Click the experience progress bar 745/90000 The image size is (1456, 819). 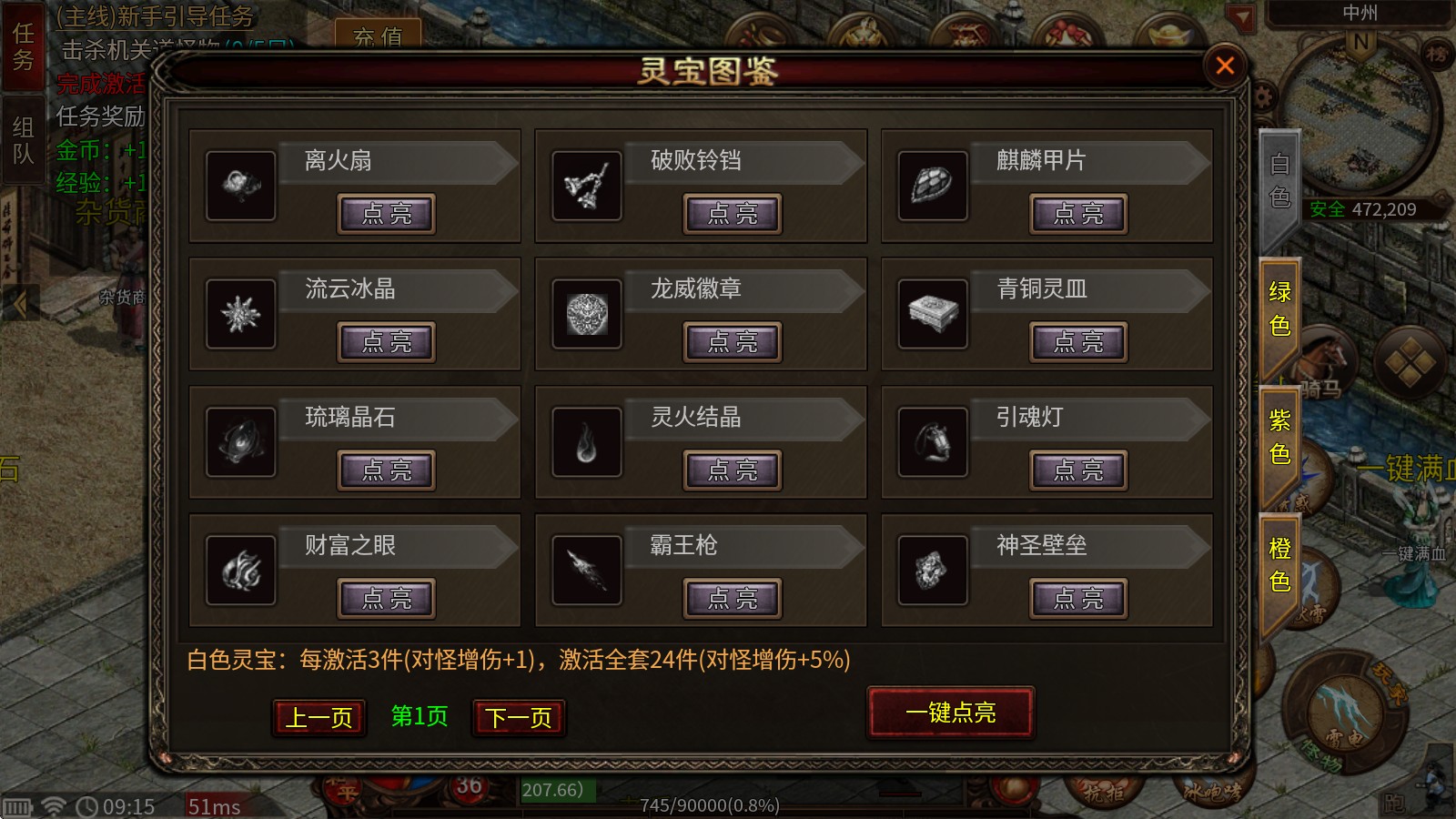[713, 804]
